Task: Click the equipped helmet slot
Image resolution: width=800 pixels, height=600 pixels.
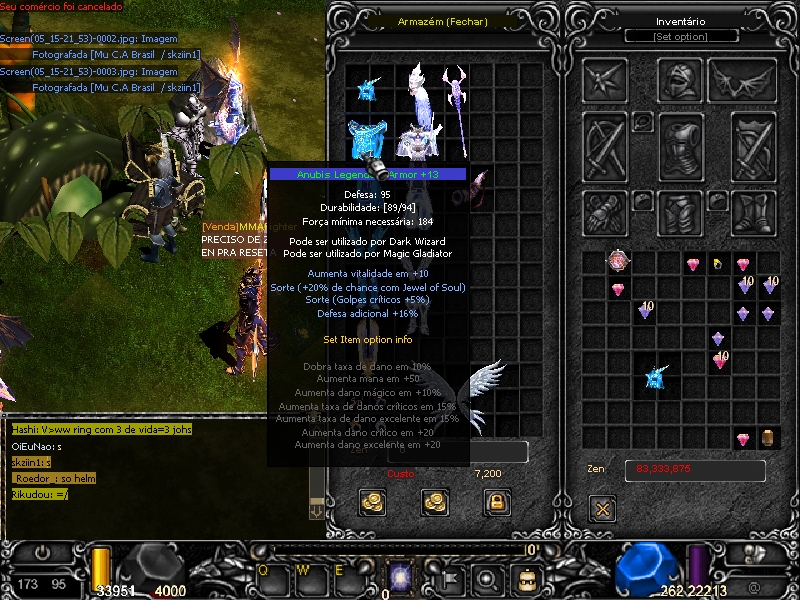Action: [681, 79]
